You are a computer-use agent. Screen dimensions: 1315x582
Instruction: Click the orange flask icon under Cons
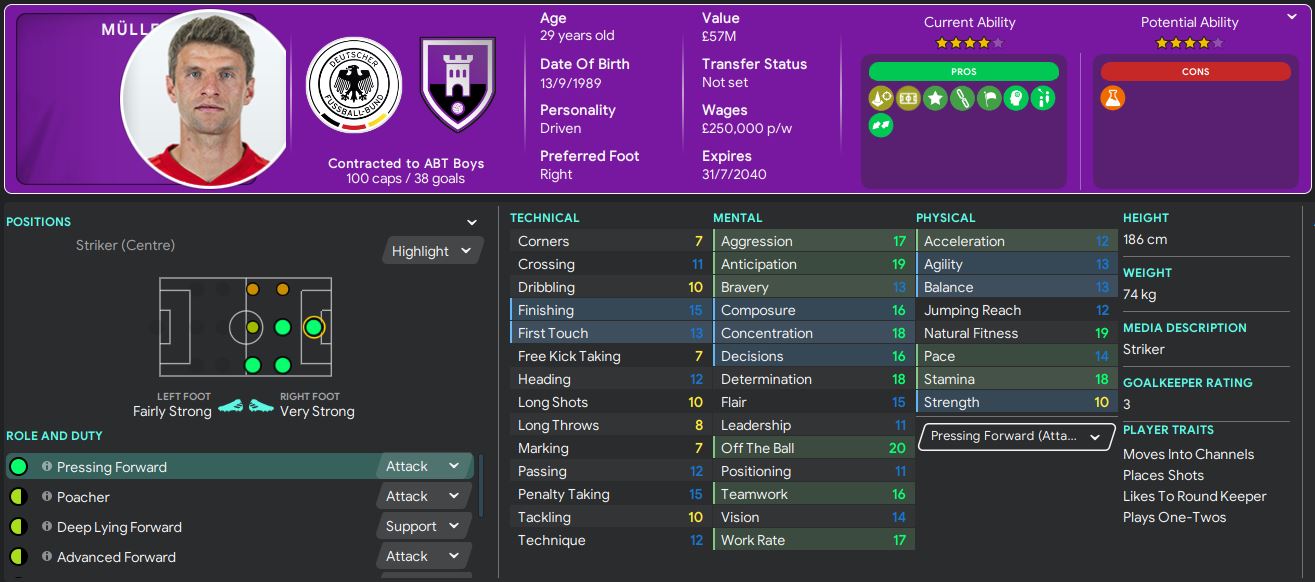tap(1113, 98)
